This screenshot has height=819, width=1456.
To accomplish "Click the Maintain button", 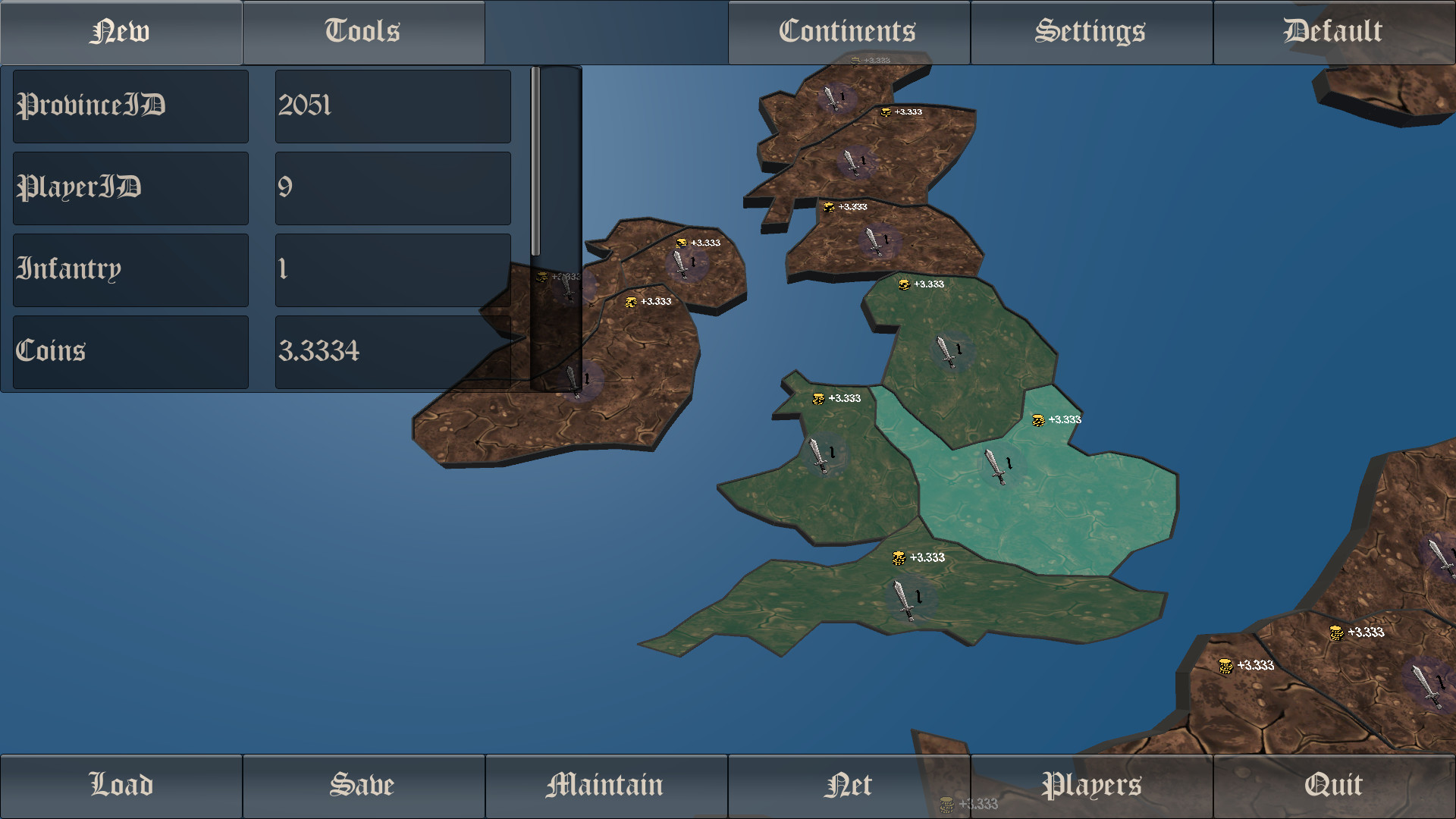I will (x=605, y=785).
